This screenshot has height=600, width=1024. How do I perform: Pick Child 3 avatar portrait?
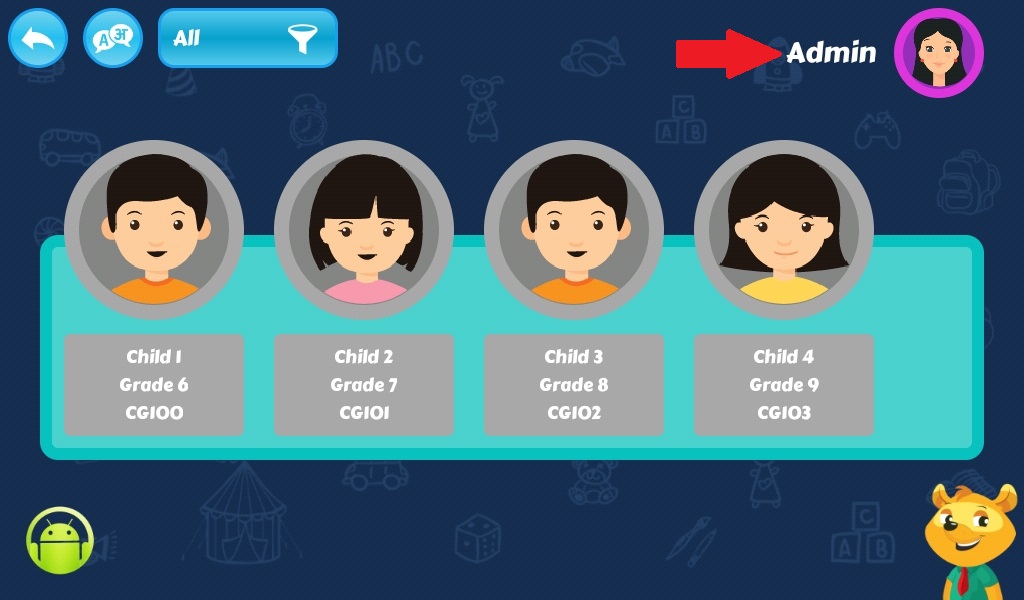574,229
